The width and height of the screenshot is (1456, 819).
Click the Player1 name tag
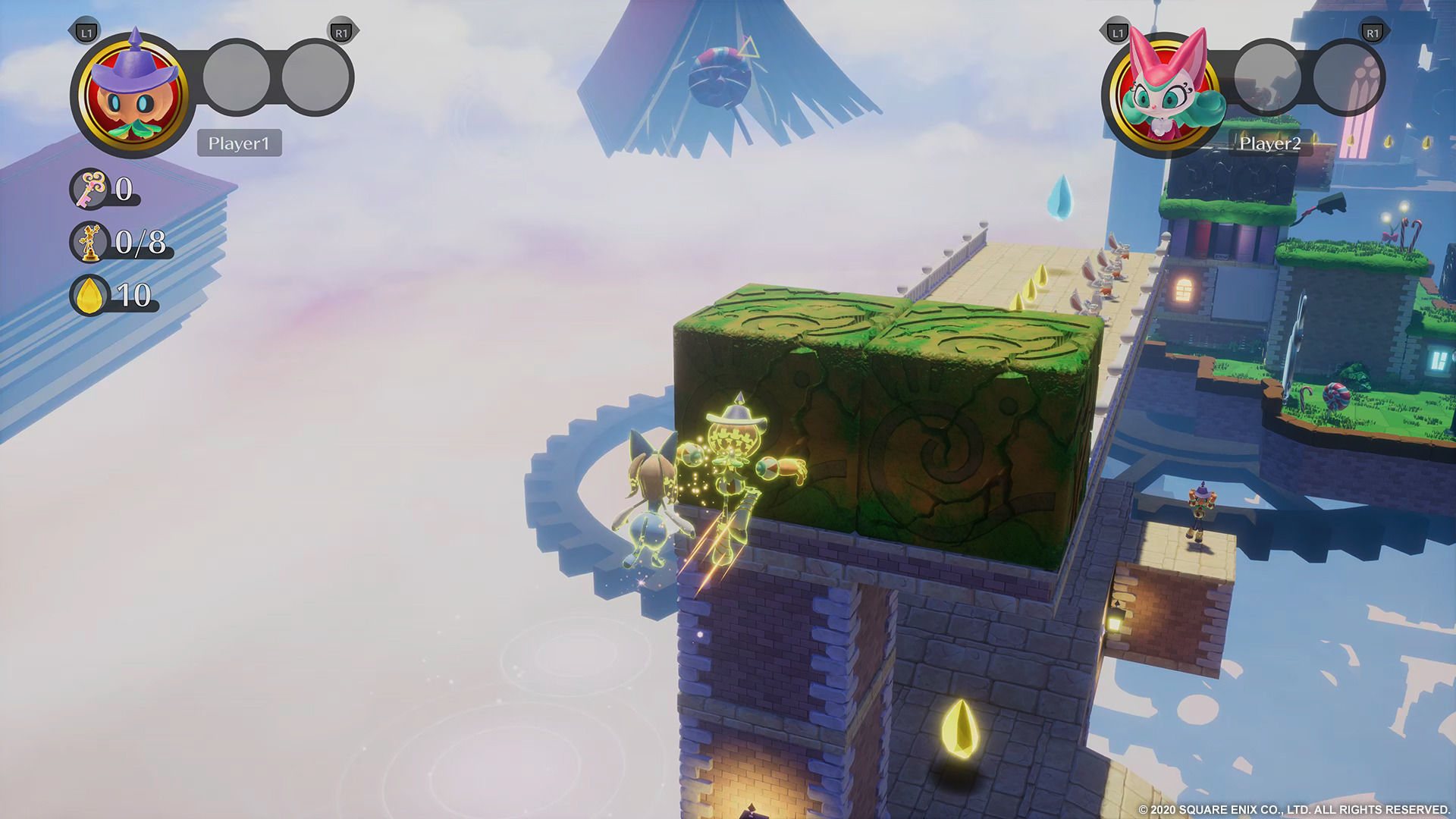click(x=239, y=143)
